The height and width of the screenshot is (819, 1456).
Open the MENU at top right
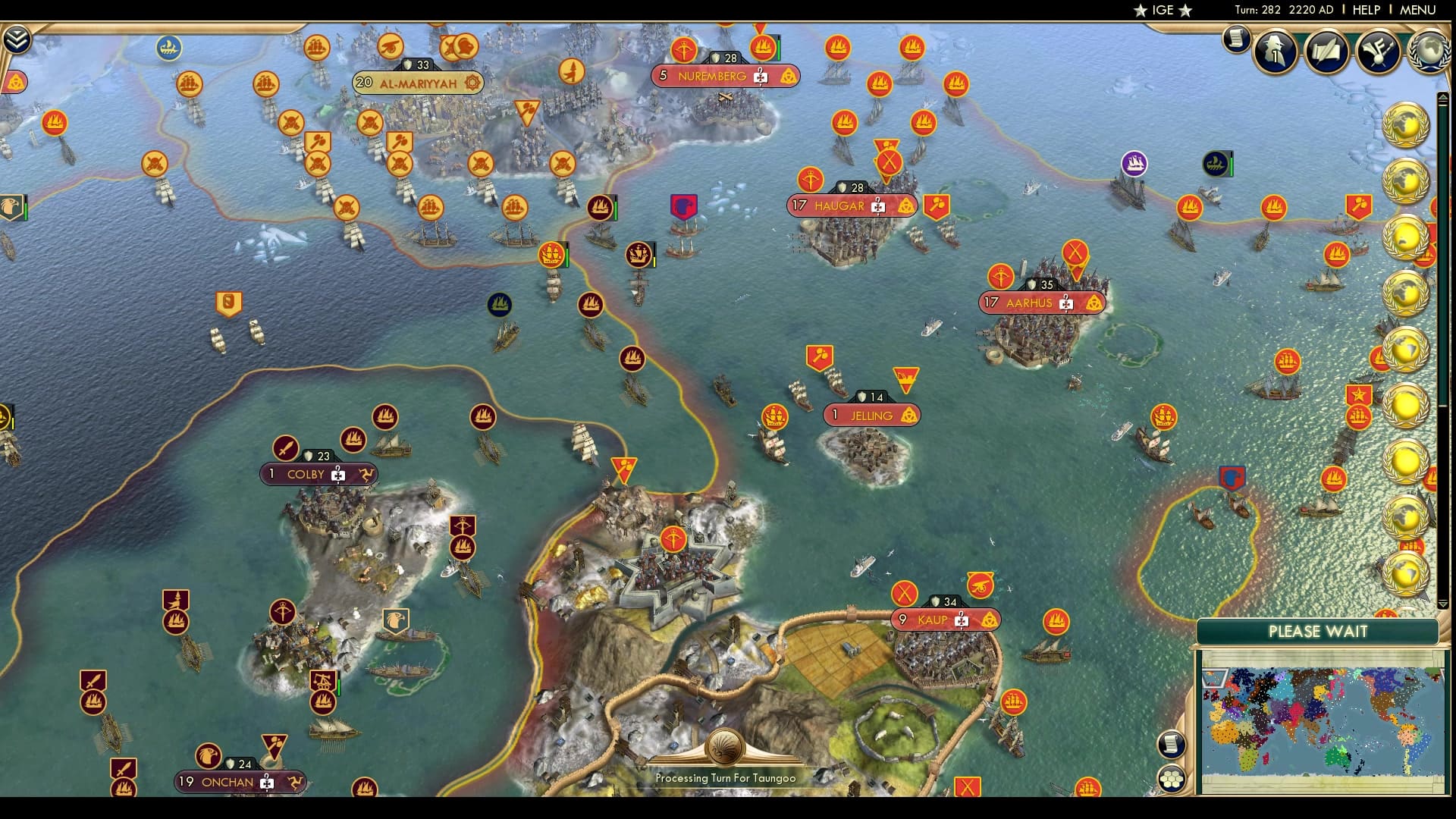1420,10
